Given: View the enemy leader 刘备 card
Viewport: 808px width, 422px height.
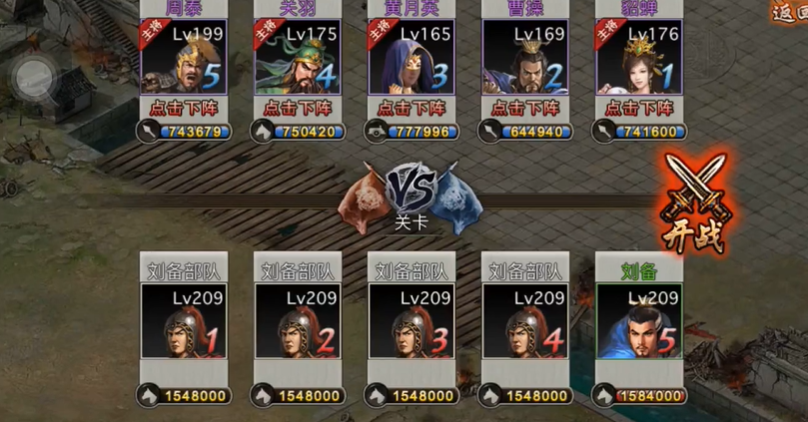Looking at the screenshot, I should tap(639, 322).
